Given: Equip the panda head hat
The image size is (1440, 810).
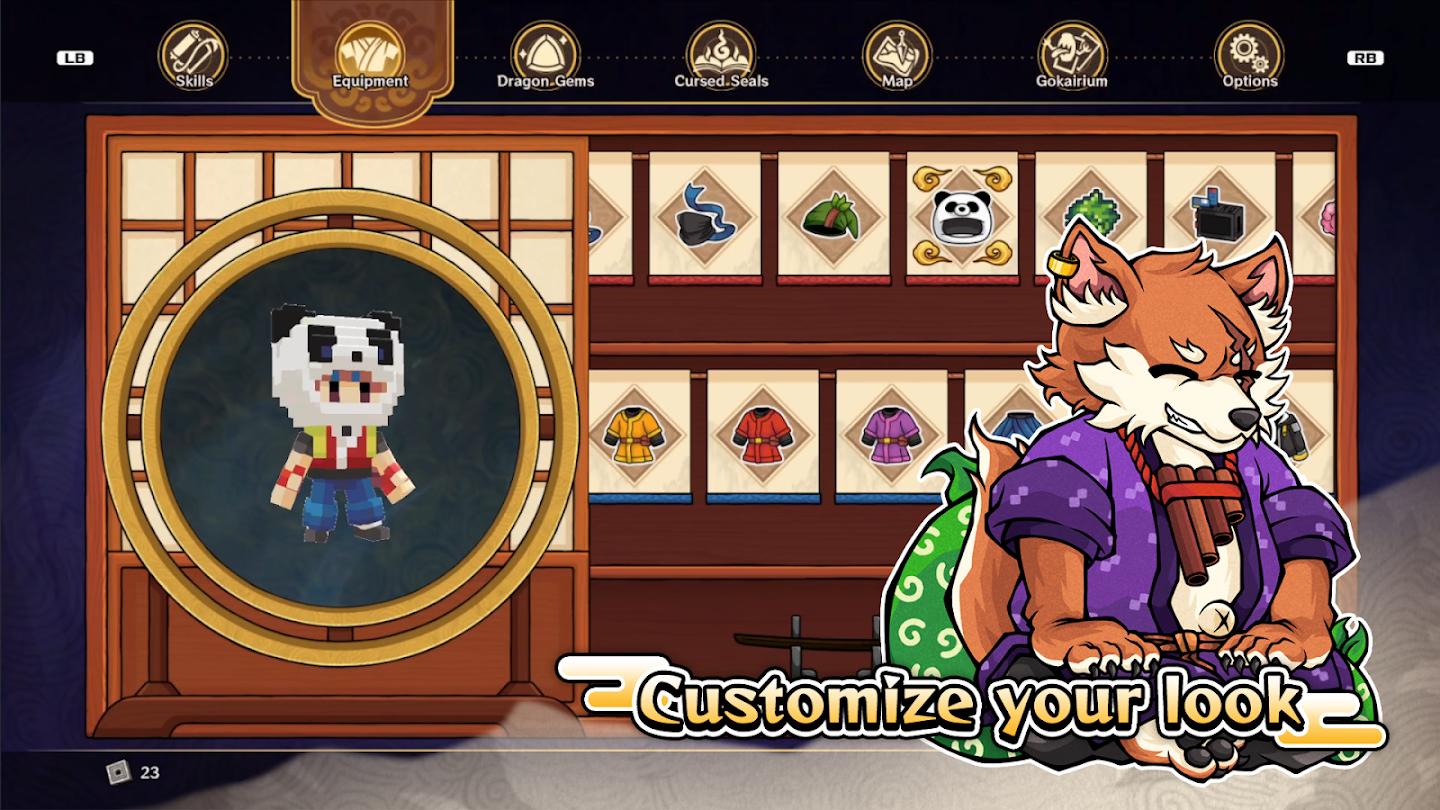Looking at the screenshot, I should (x=962, y=215).
